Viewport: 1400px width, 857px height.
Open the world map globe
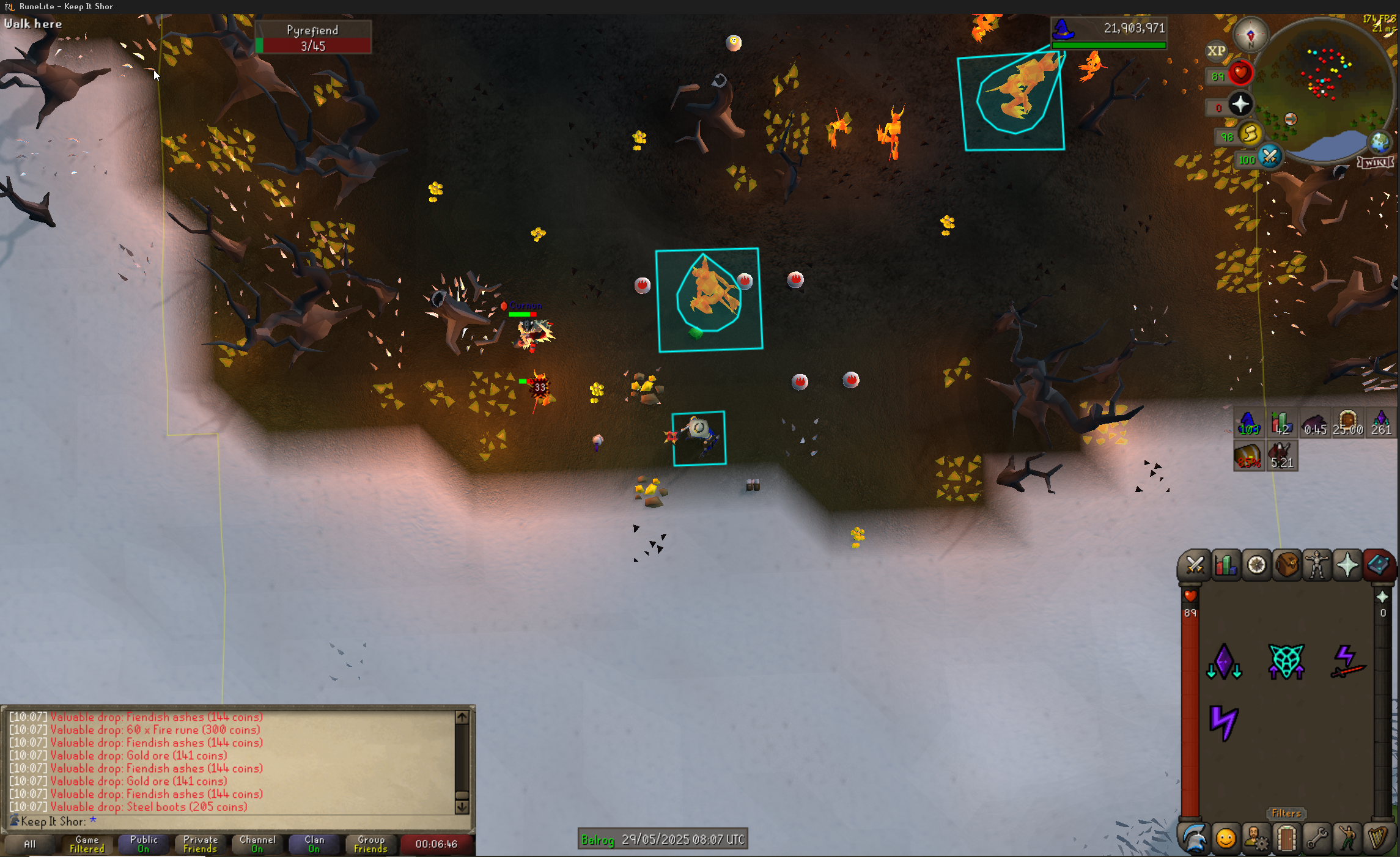(x=1379, y=142)
